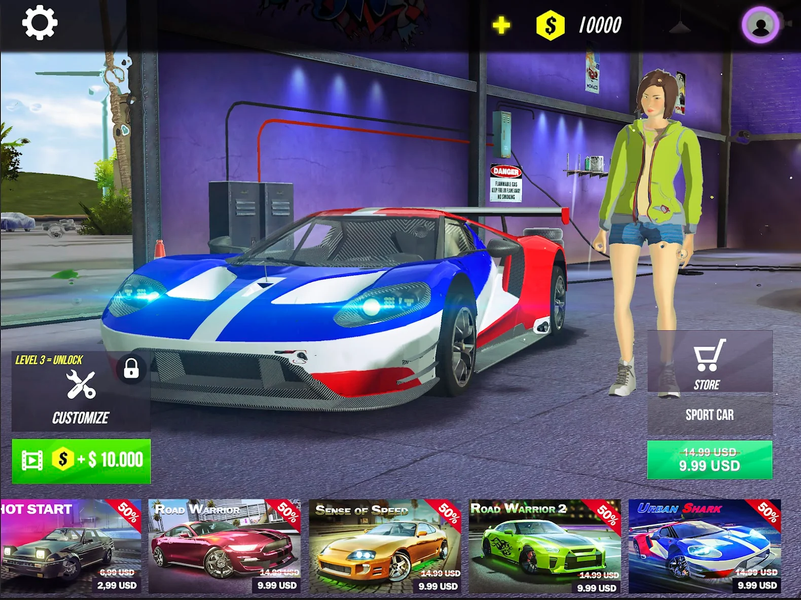Open the purple player profile icon
The image size is (801, 600).
tap(761, 25)
